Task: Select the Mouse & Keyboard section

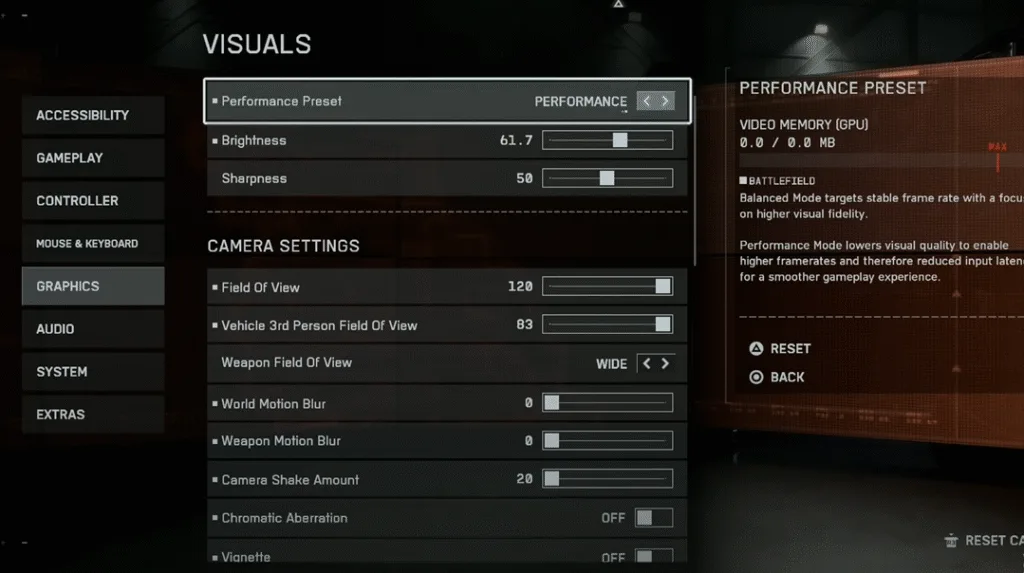Action: tap(93, 244)
